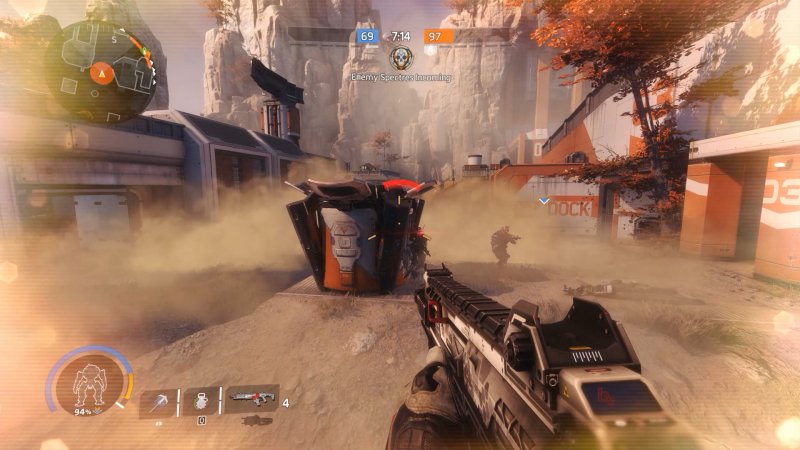Choose the grenade ordnance slot
The height and width of the screenshot is (450, 800).
click(x=201, y=400)
